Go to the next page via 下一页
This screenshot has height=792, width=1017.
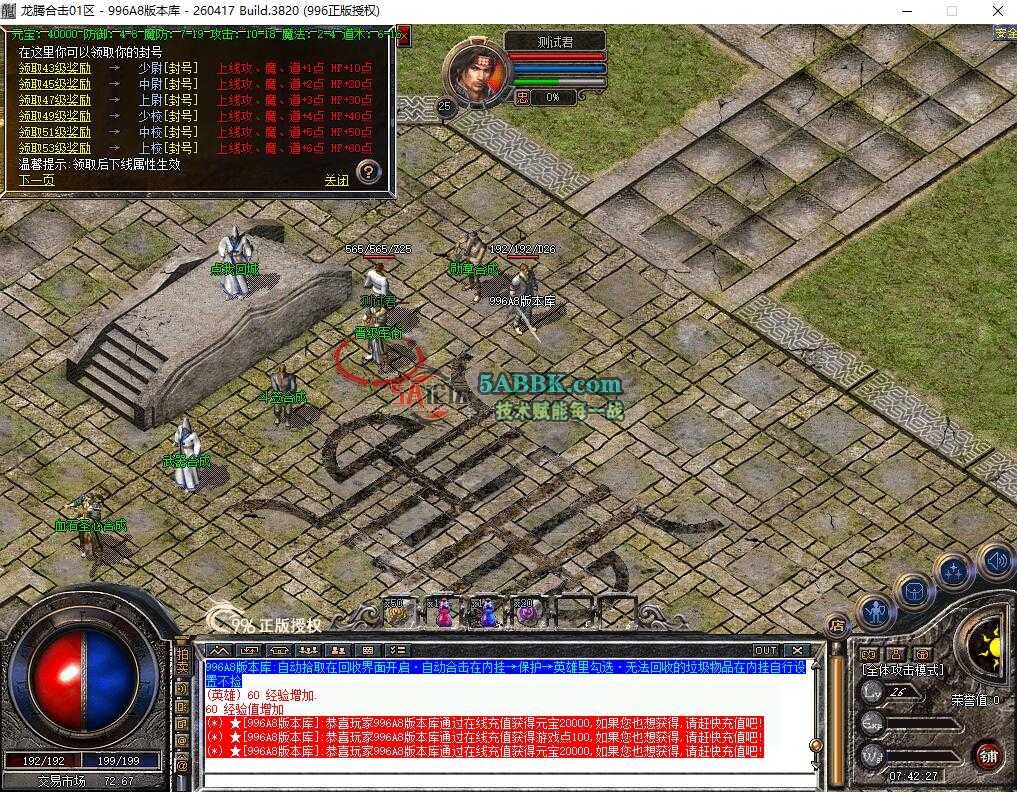[x=37, y=181]
